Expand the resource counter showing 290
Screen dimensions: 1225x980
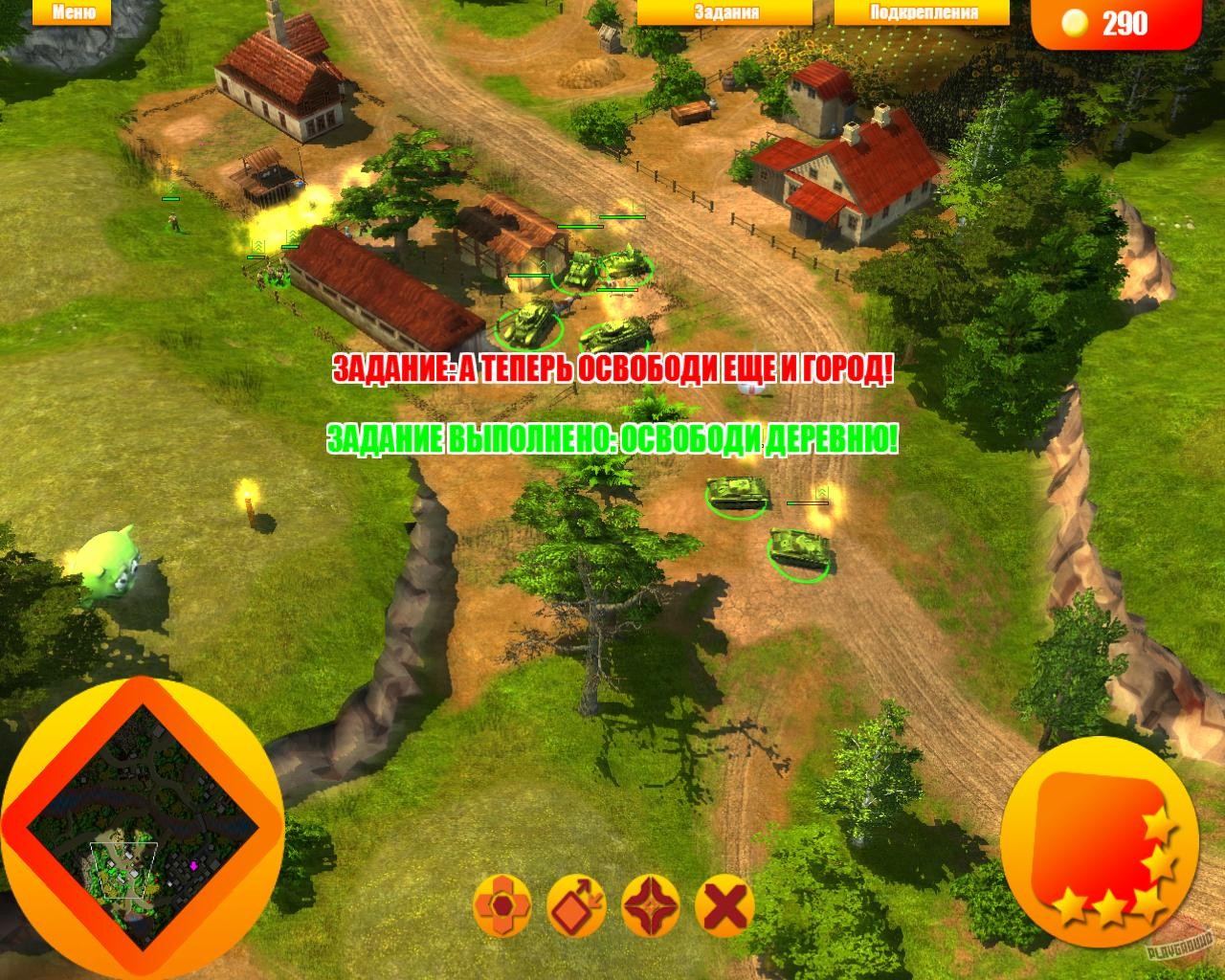pos(1127,21)
